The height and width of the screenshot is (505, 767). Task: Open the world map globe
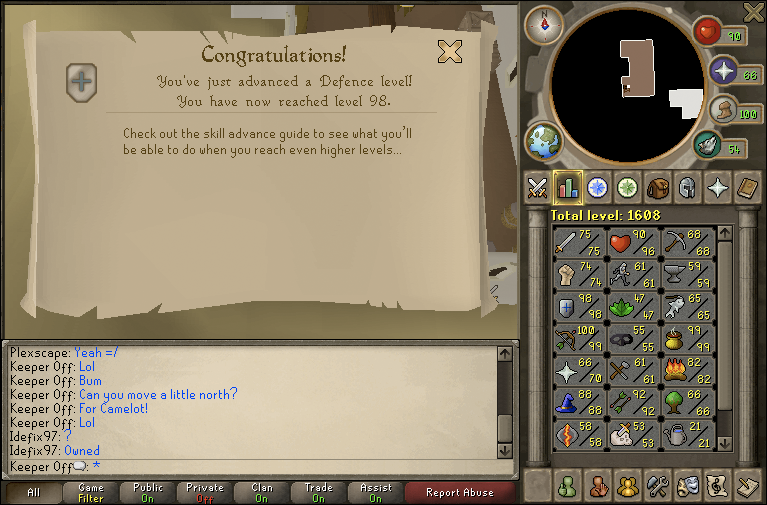[544, 140]
